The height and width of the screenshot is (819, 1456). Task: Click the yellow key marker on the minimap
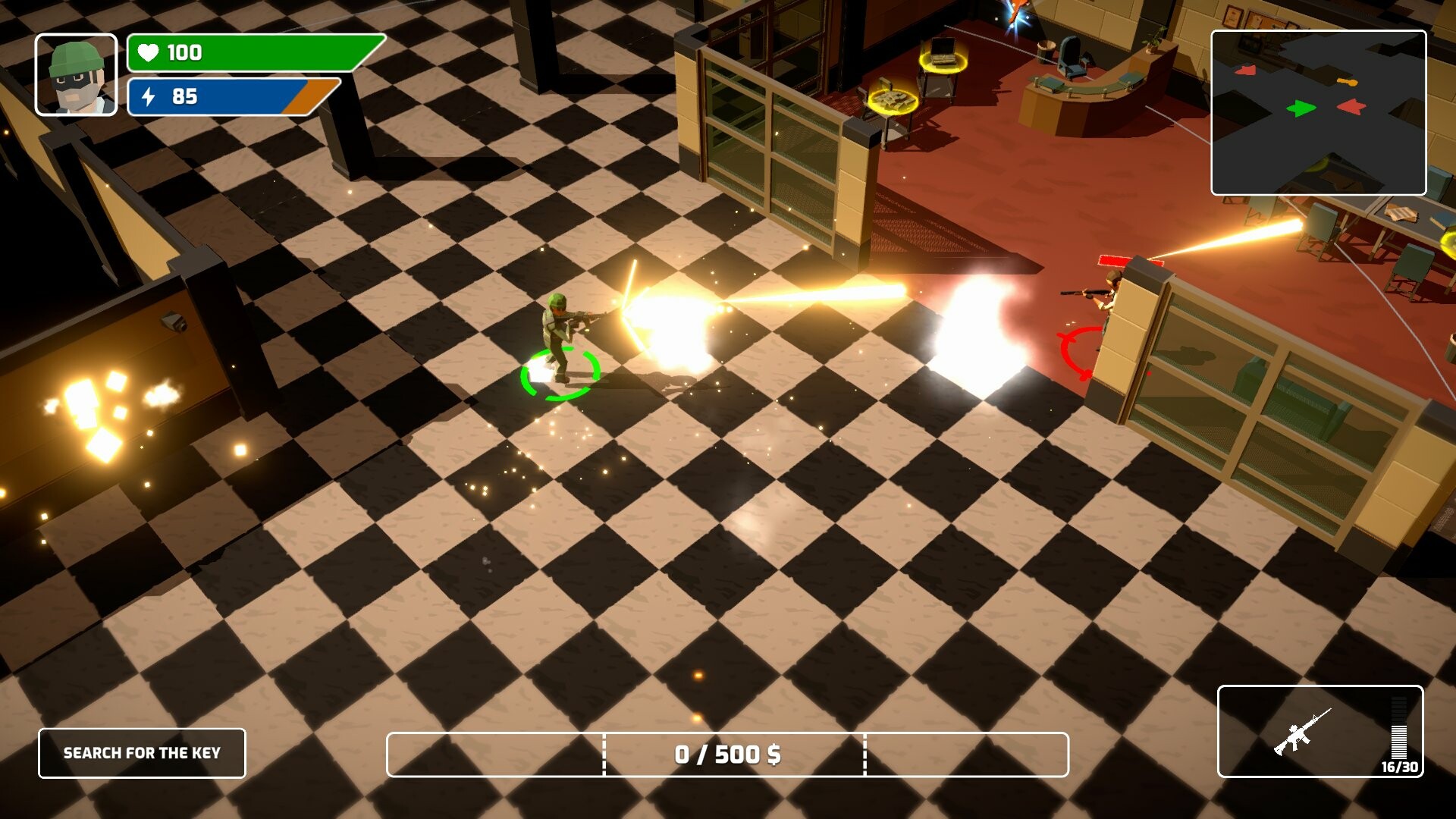pos(1347,82)
